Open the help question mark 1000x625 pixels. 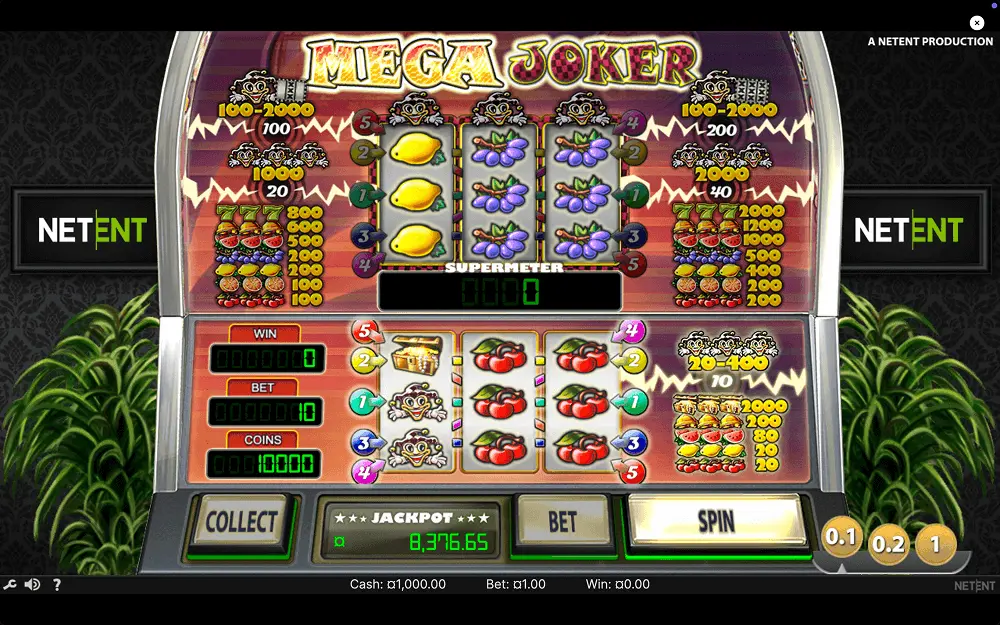[x=56, y=585]
